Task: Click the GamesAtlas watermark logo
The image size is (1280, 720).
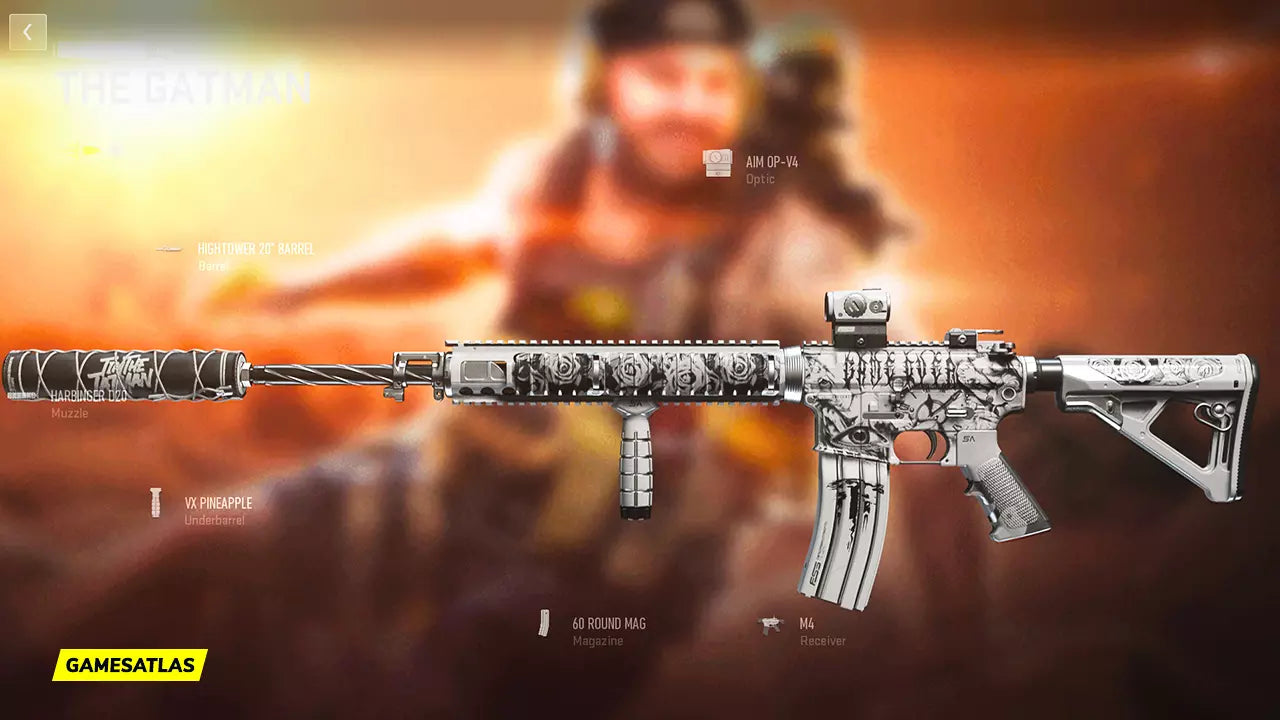Action: tap(130, 665)
